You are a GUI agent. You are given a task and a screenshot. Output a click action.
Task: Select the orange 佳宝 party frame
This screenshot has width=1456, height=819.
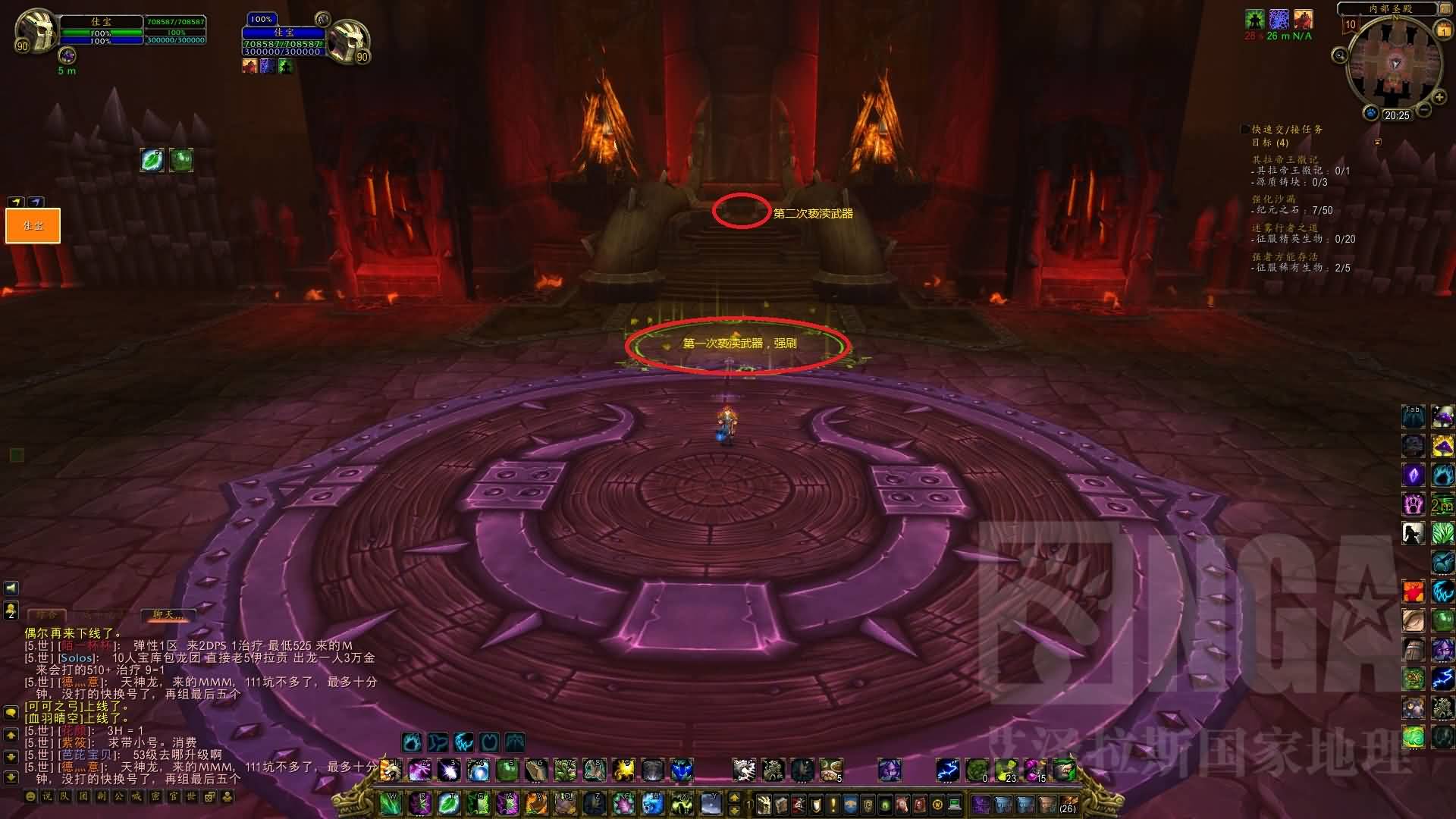pyautogui.click(x=33, y=225)
